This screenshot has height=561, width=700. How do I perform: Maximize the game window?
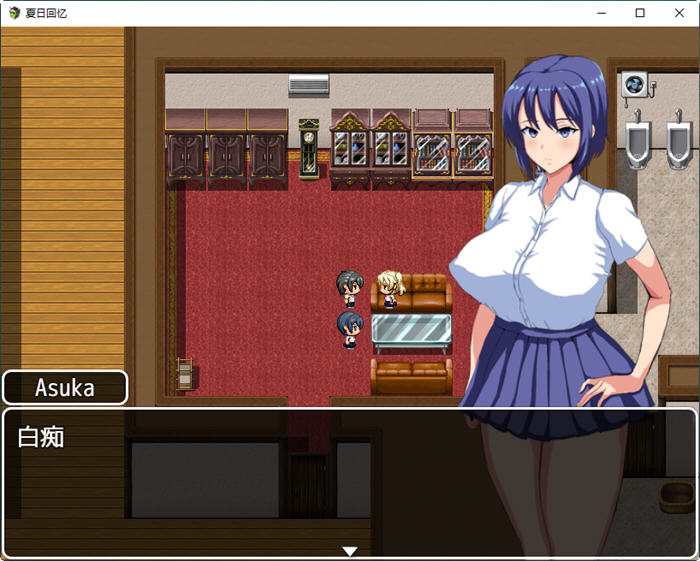[640, 13]
